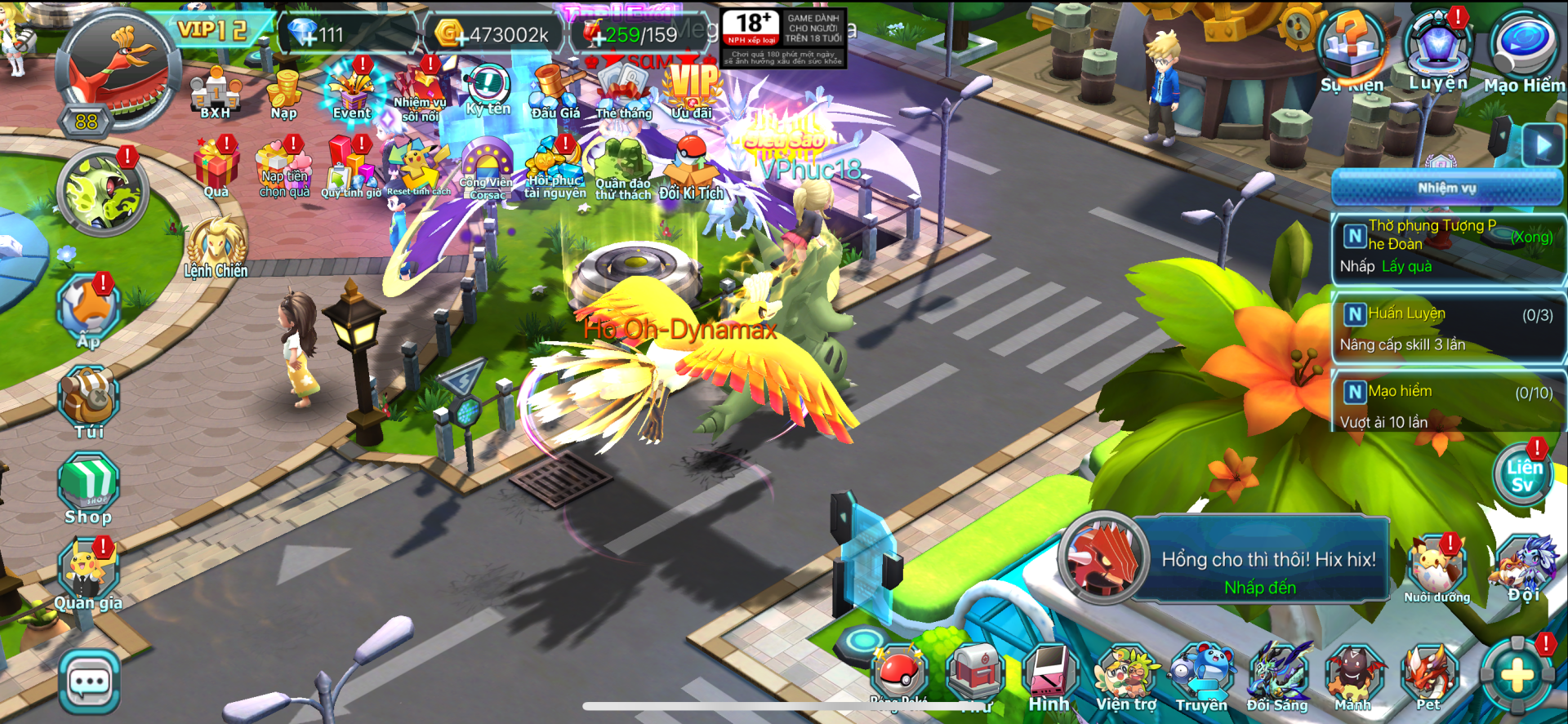Open the Đấu Giá auction
The height and width of the screenshot is (724, 1568).
coord(556,90)
